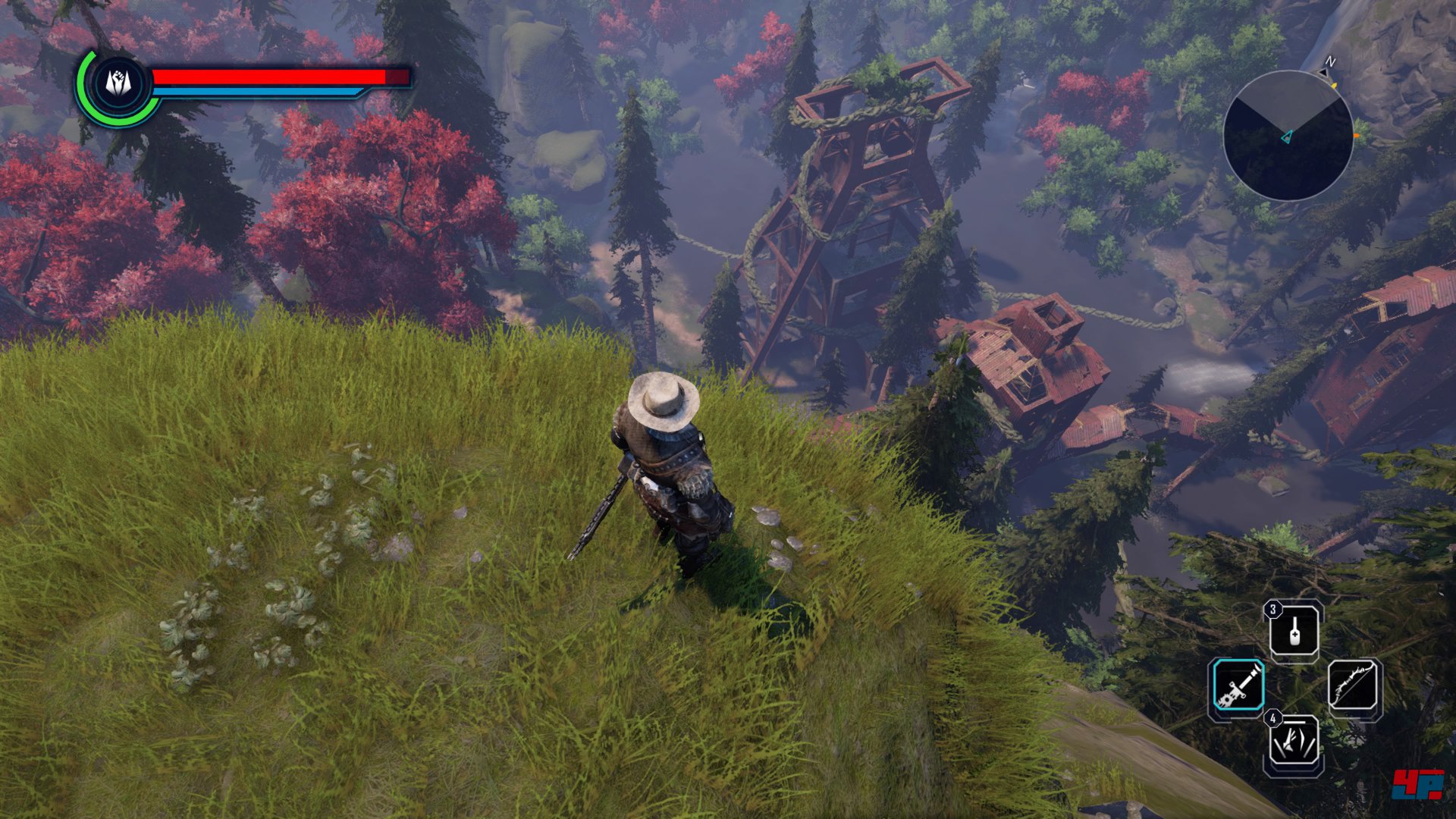Viewport: 1456px width, 819px height.
Task: Select the chainsaw sword quick slot
Action: (x=1238, y=686)
